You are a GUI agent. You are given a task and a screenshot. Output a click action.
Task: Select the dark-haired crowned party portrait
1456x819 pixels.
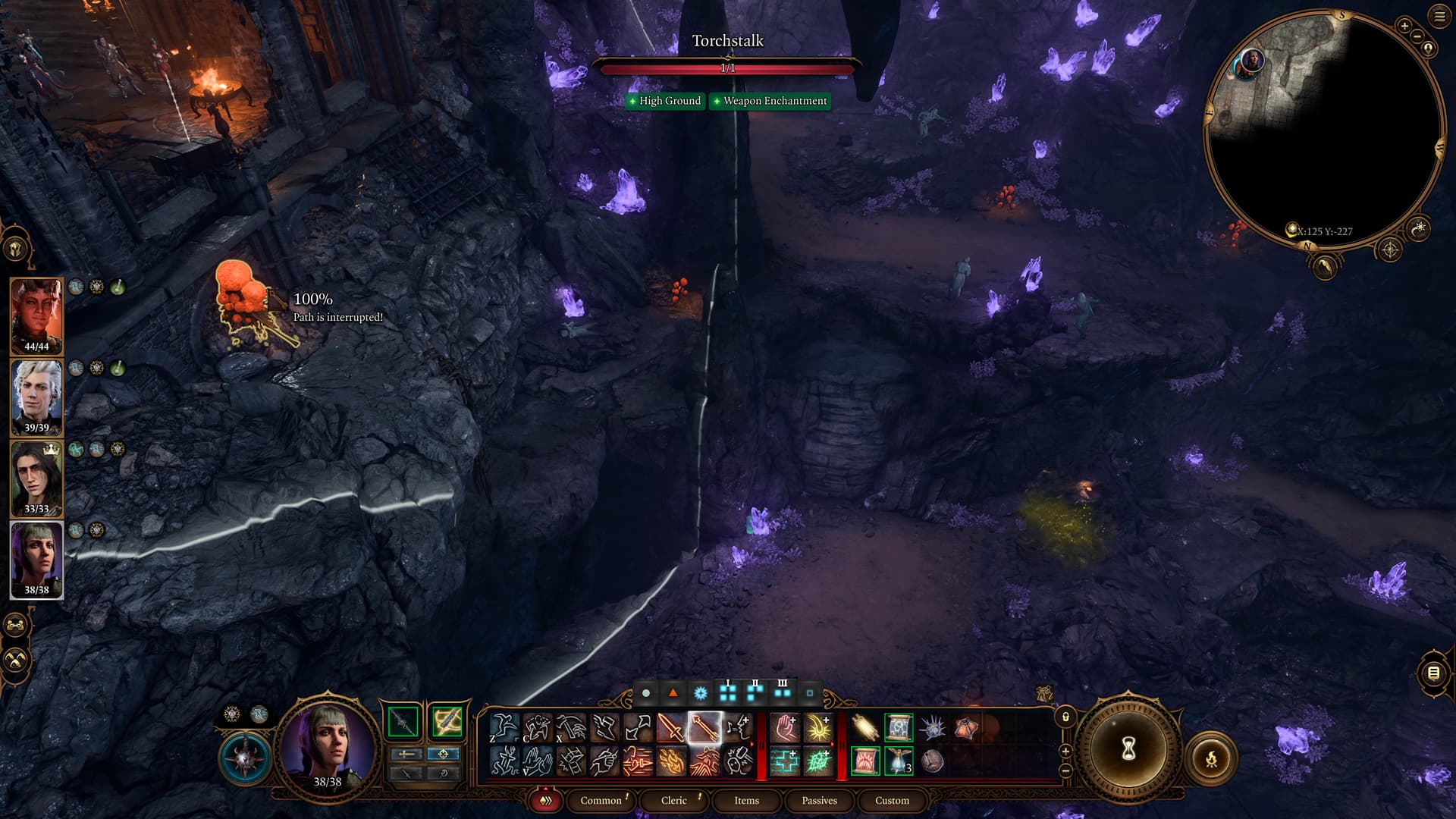point(36,479)
